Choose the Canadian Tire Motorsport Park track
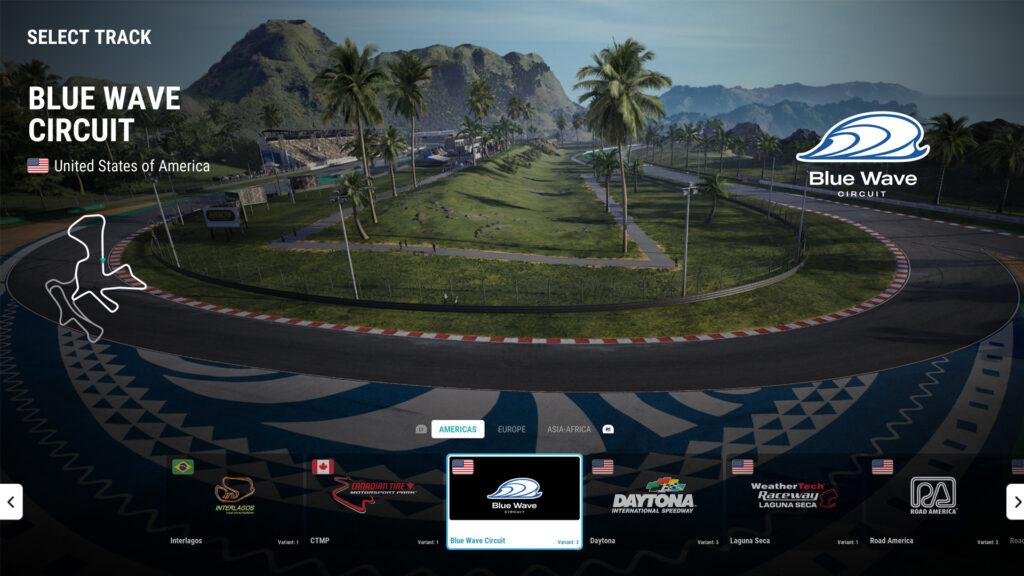The height and width of the screenshot is (576, 1024). (x=374, y=495)
